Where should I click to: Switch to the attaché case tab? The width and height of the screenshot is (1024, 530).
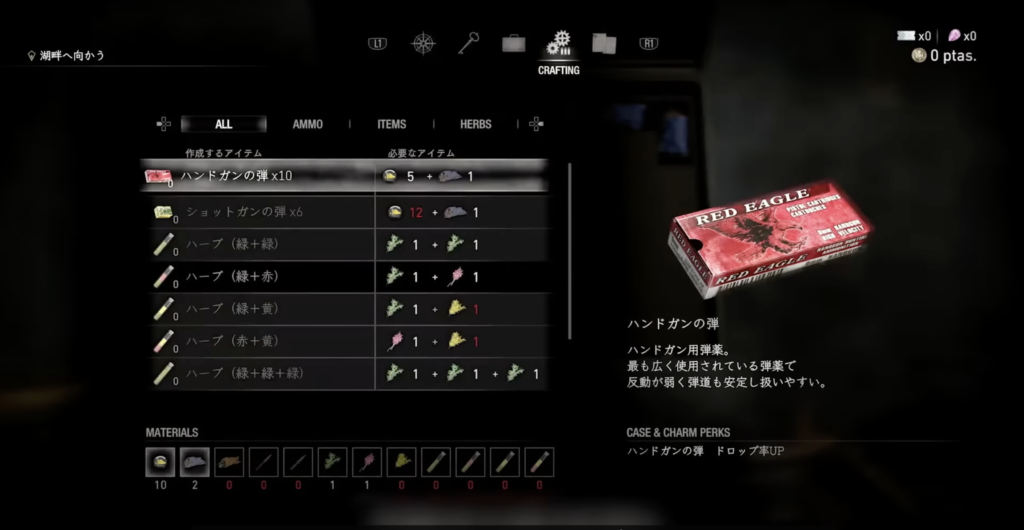(x=514, y=44)
